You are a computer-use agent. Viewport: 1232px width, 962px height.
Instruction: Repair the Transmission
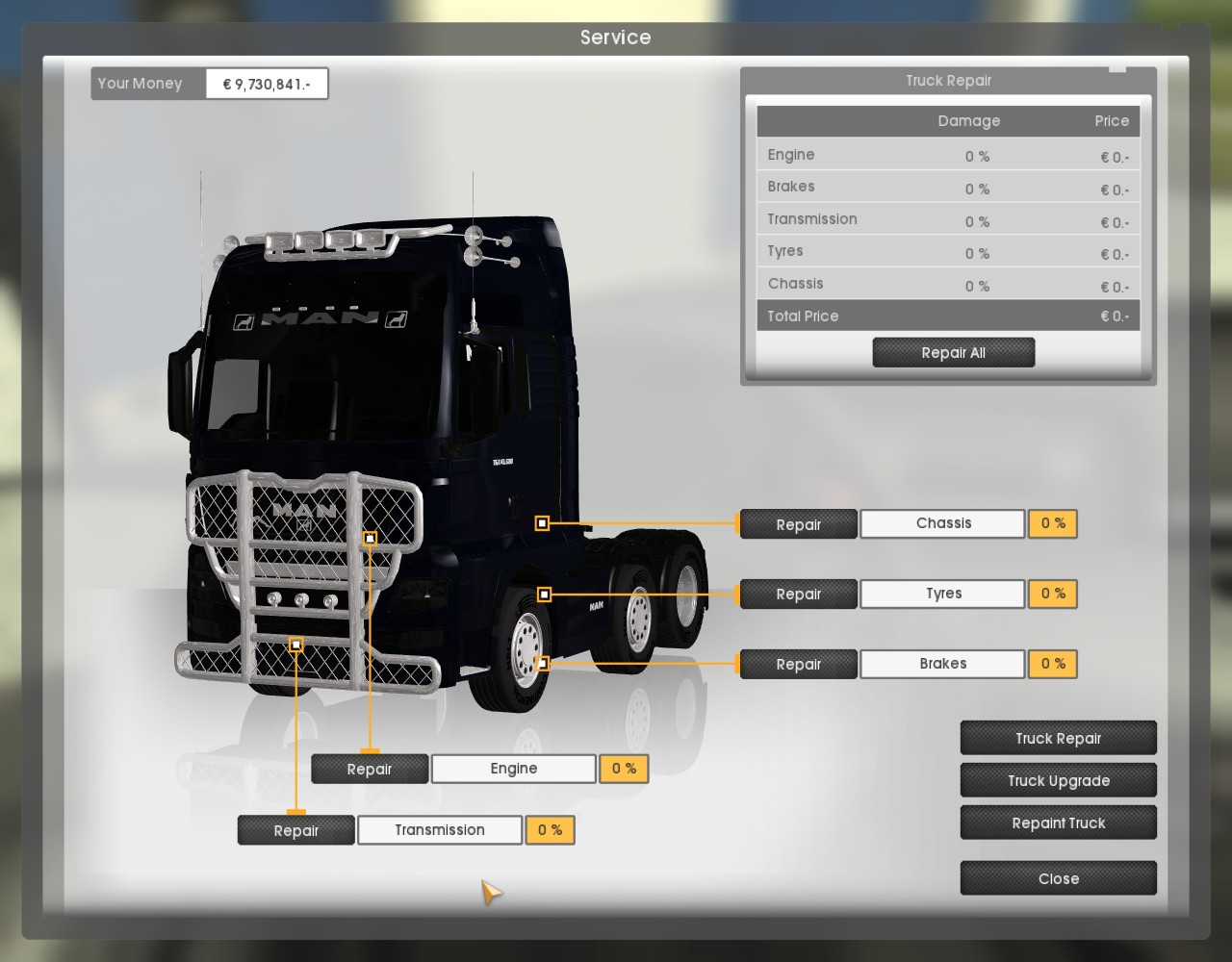coord(295,830)
